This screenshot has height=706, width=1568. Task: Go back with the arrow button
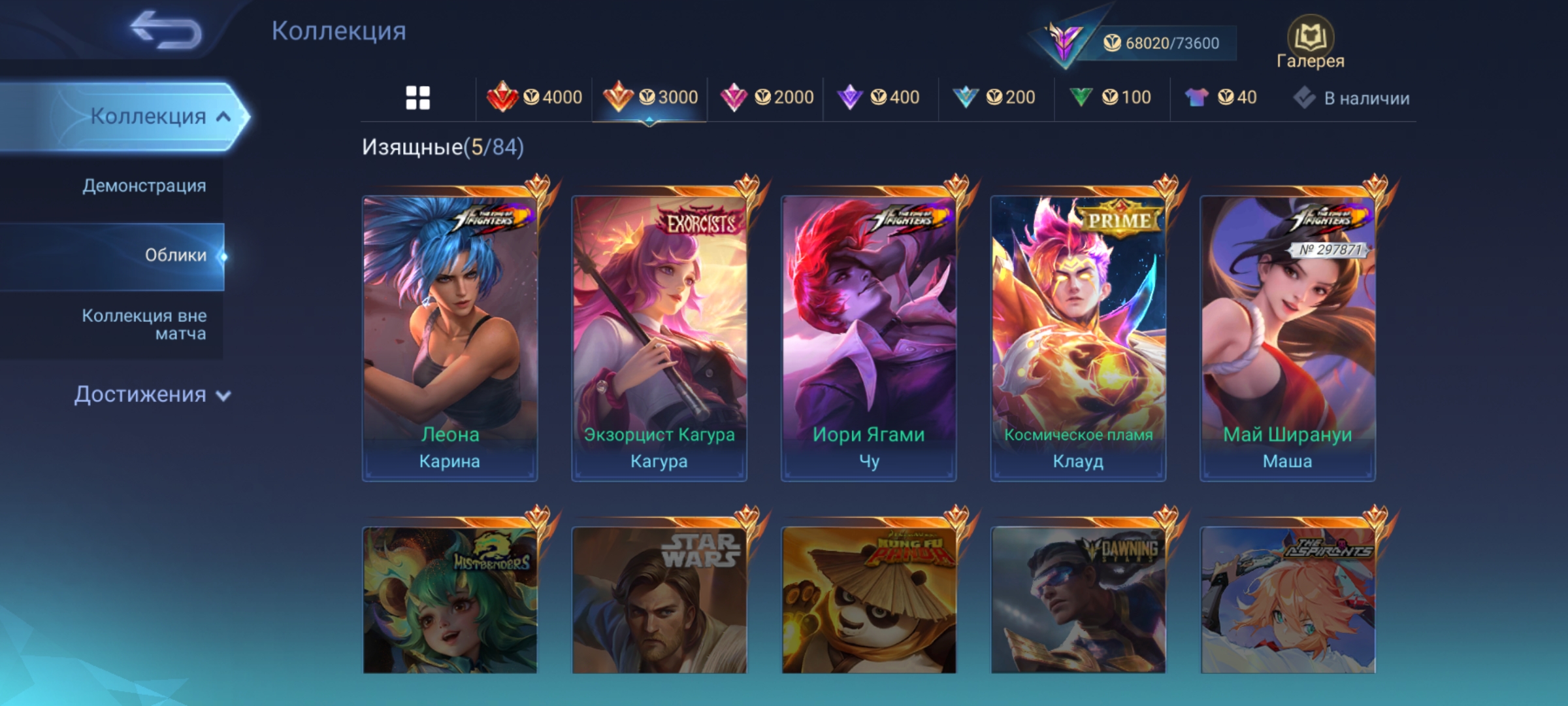tap(166, 30)
